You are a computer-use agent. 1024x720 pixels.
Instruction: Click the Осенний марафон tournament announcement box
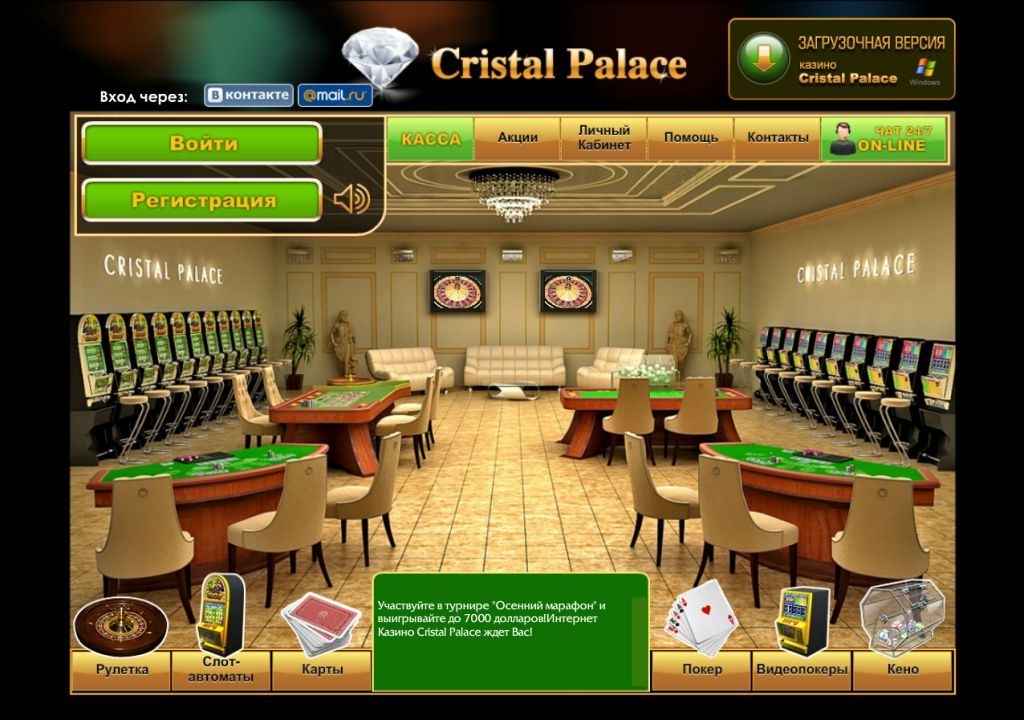tap(510, 631)
